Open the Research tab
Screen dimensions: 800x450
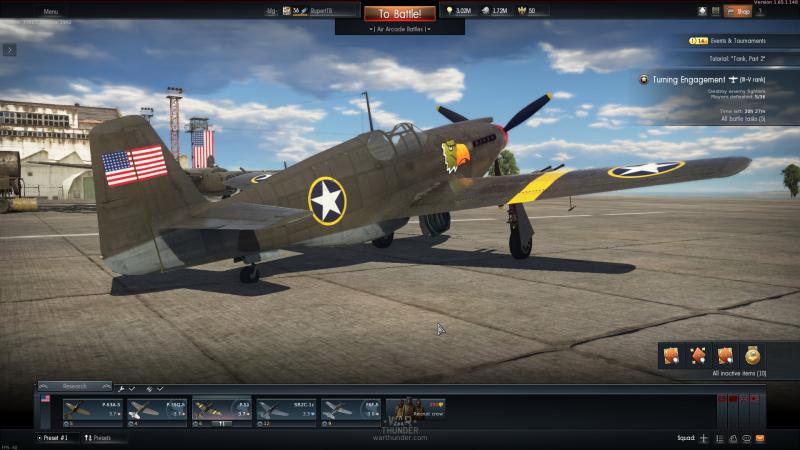point(76,386)
